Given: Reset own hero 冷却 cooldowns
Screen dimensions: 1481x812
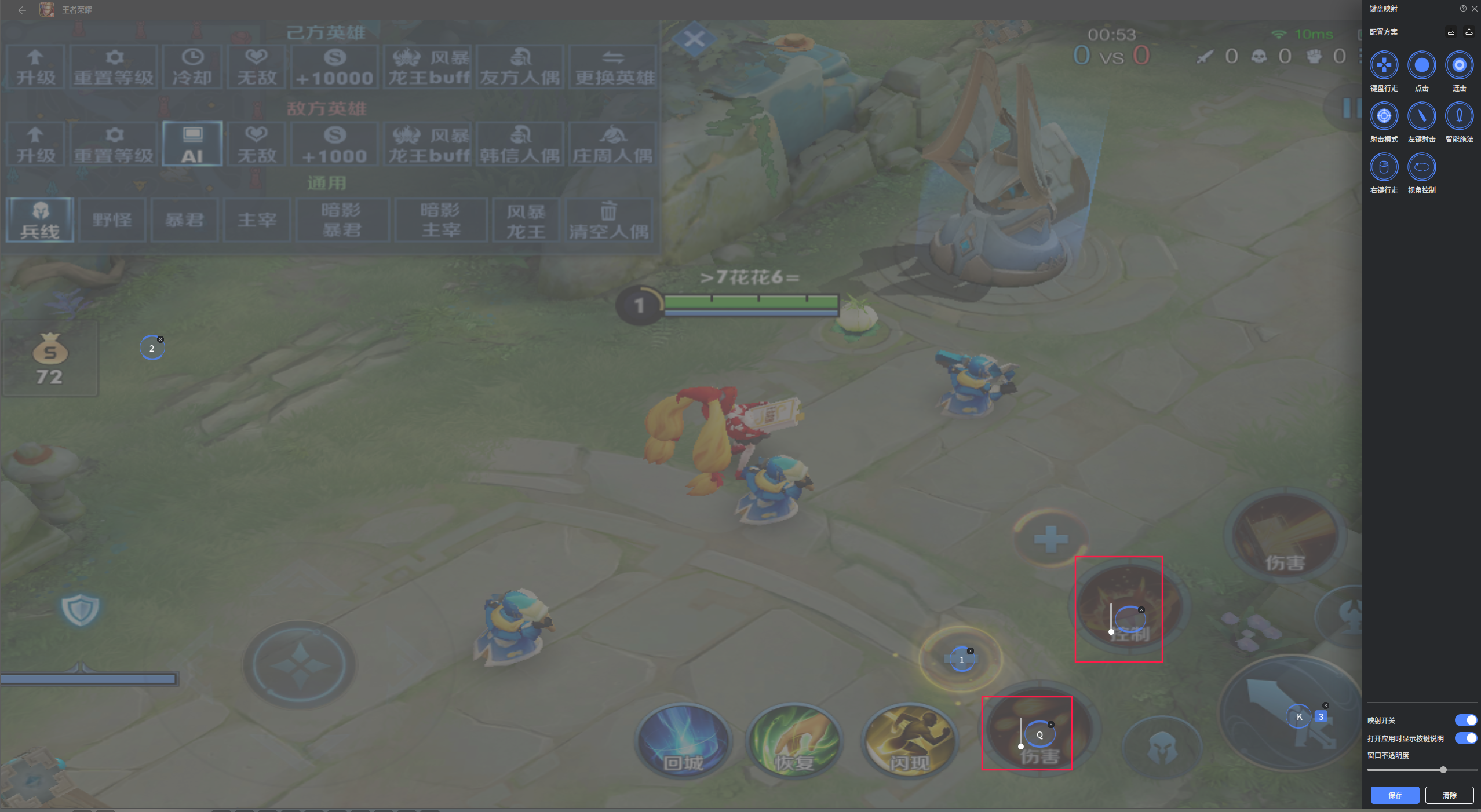Looking at the screenshot, I should click(192, 67).
